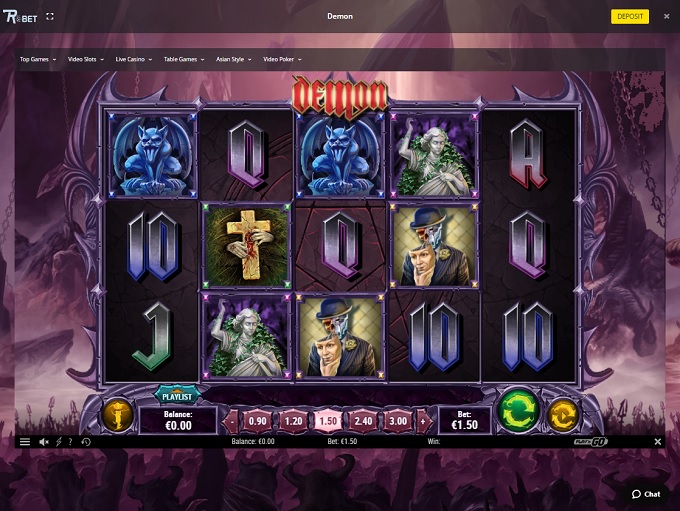Image resolution: width=680 pixels, height=511 pixels.
Task: Toggle the lightning fast play icon
Action: 59,441
